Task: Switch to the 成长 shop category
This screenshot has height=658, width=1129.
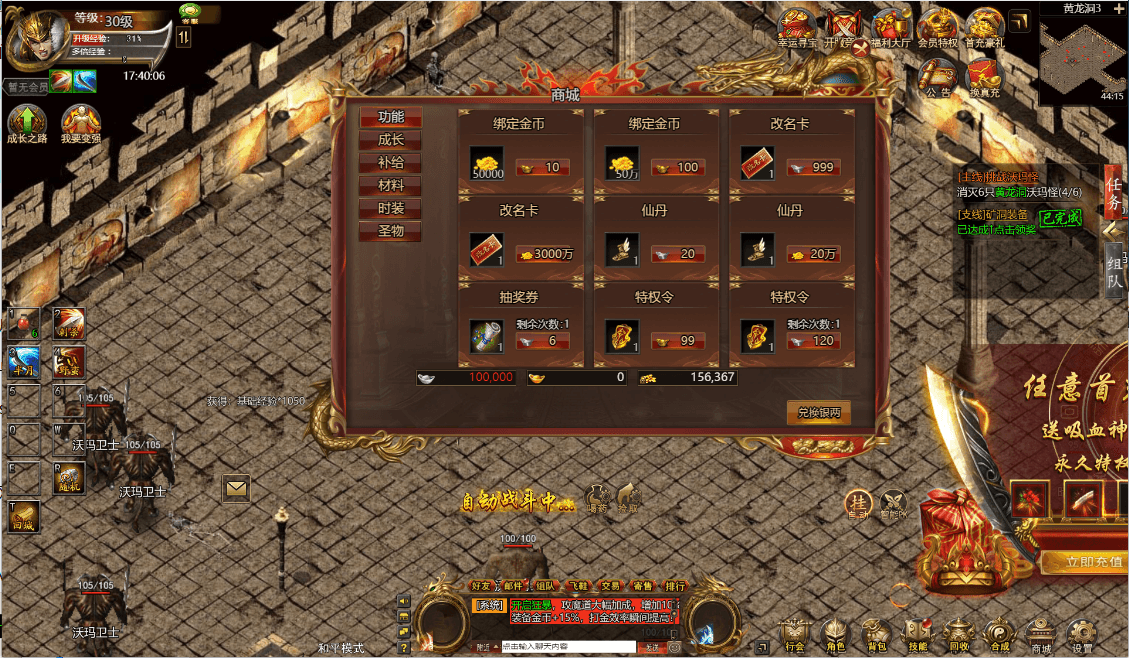Action: tap(391, 140)
